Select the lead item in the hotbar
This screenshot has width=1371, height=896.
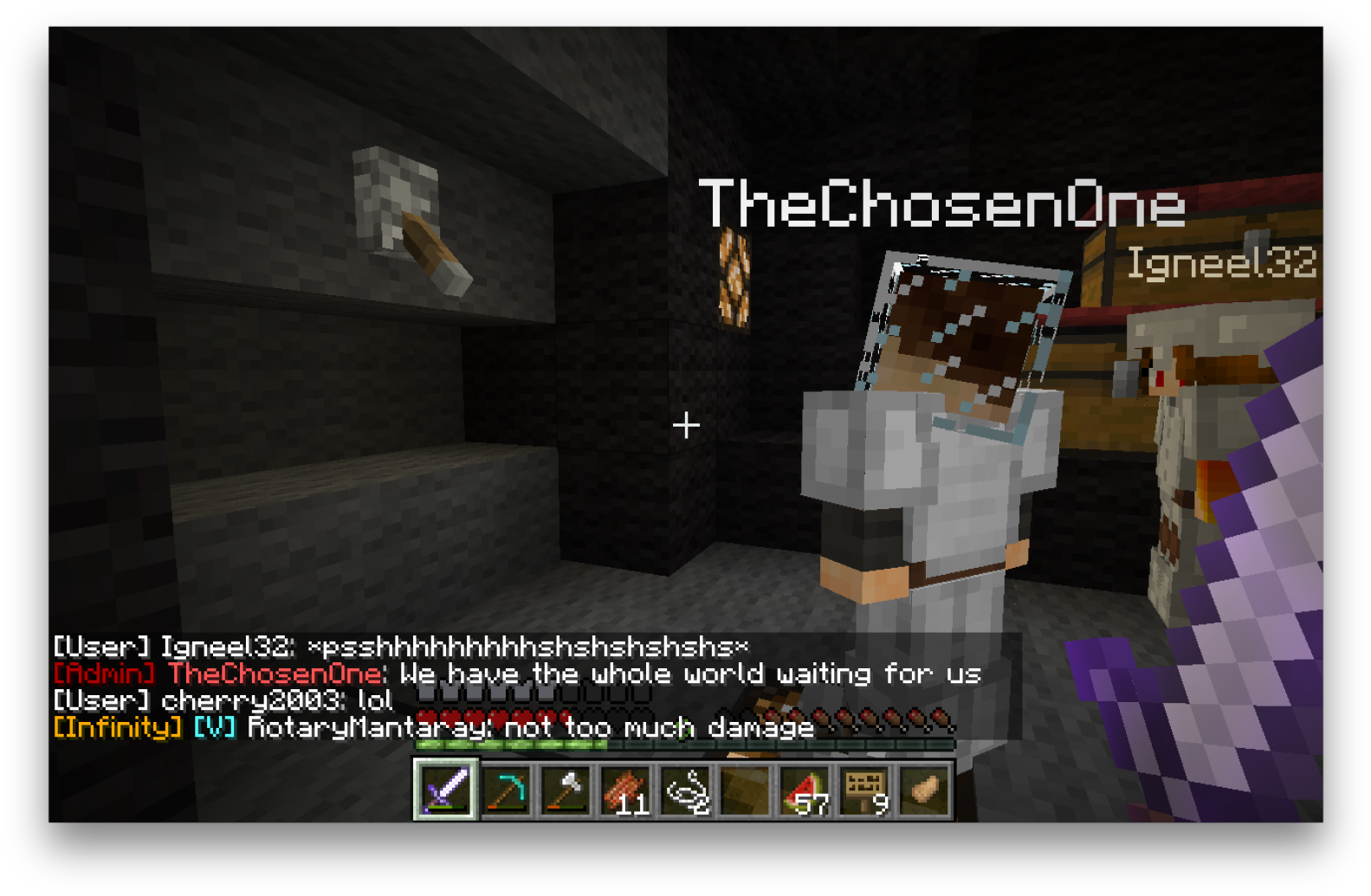[x=683, y=790]
